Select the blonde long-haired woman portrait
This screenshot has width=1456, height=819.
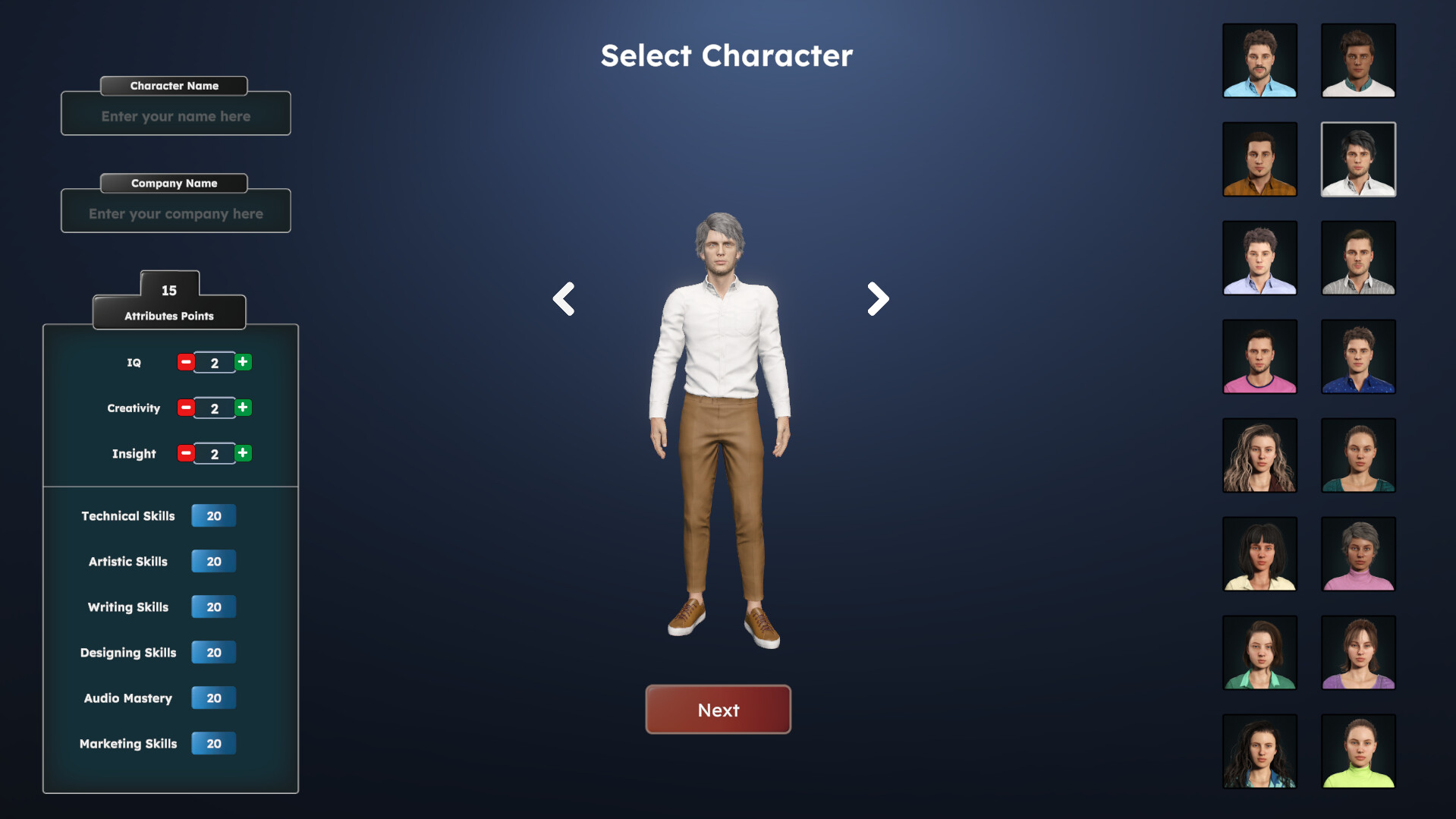(1259, 455)
